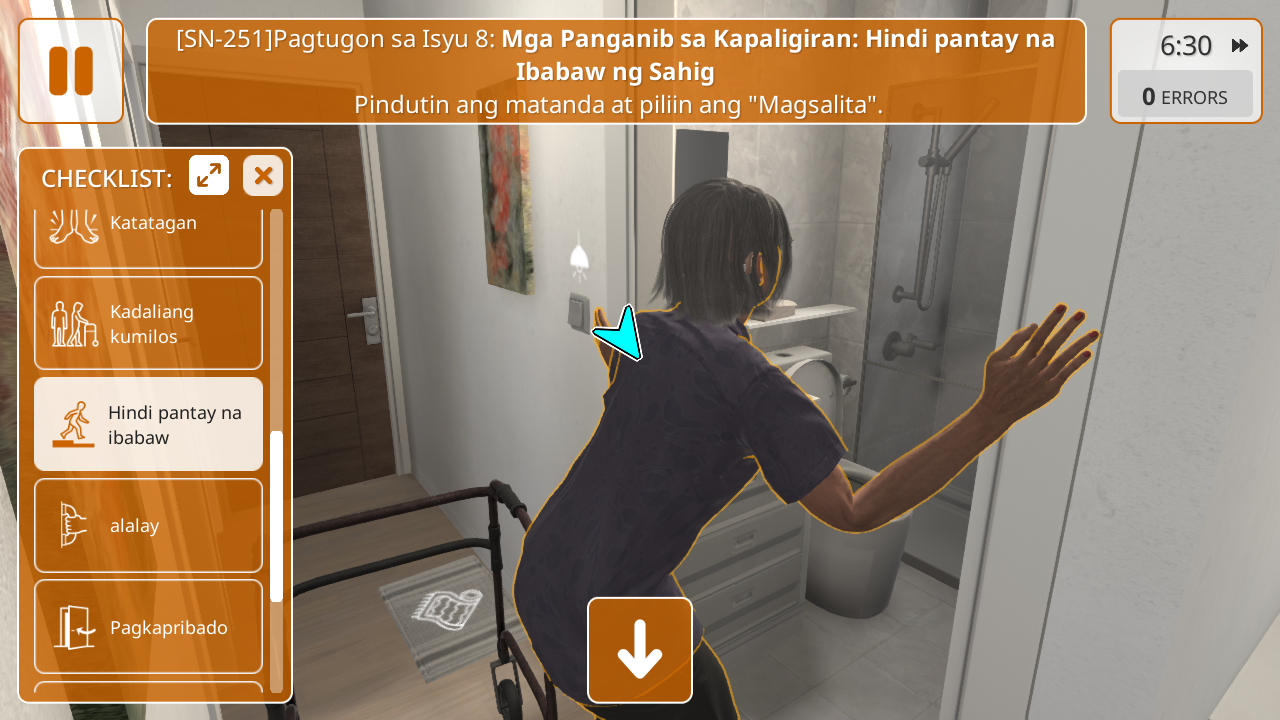This screenshot has width=1280, height=720.
Task: Pause the simulation
Action: [71, 71]
